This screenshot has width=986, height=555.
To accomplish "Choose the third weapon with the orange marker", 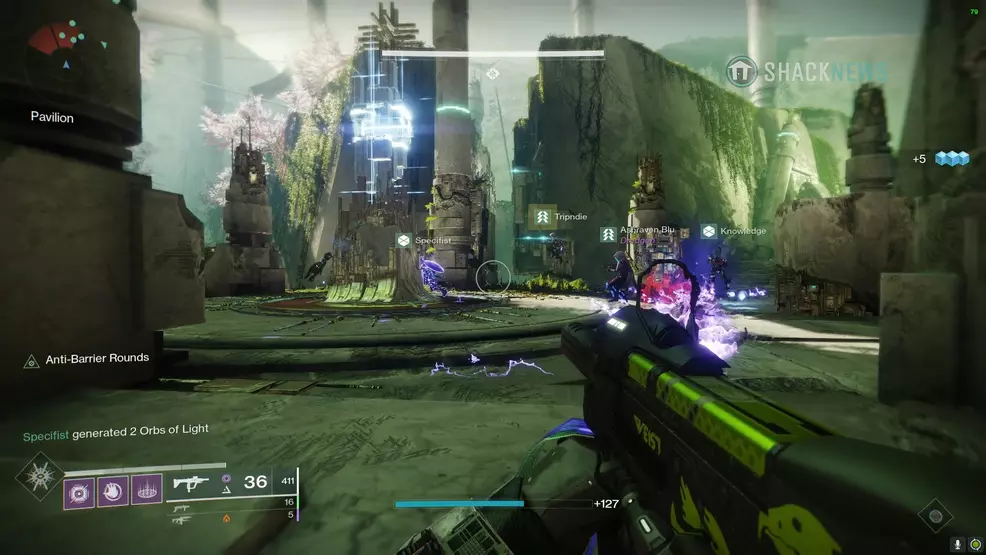I will (x=183, y=519).
